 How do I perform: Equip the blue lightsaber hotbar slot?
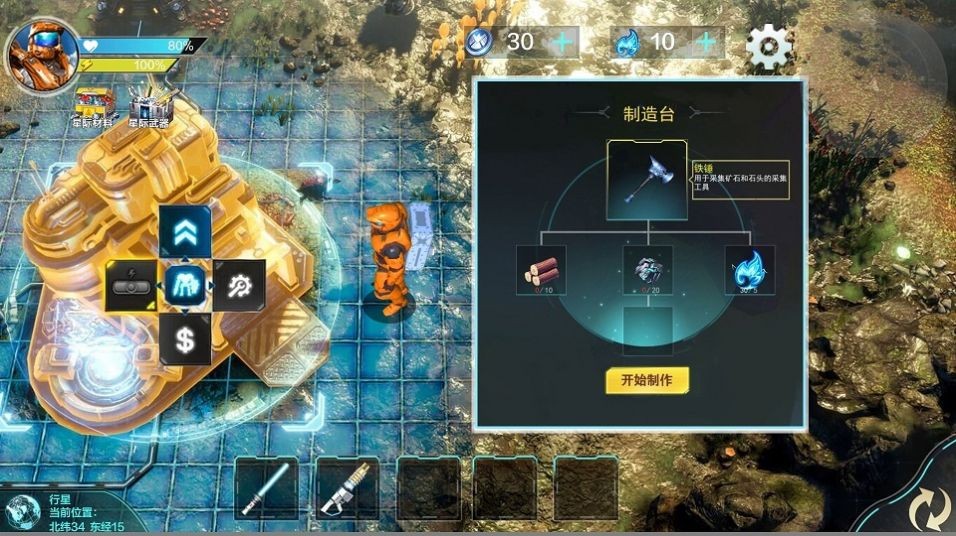pyautogui.click(x=265, y=488)
